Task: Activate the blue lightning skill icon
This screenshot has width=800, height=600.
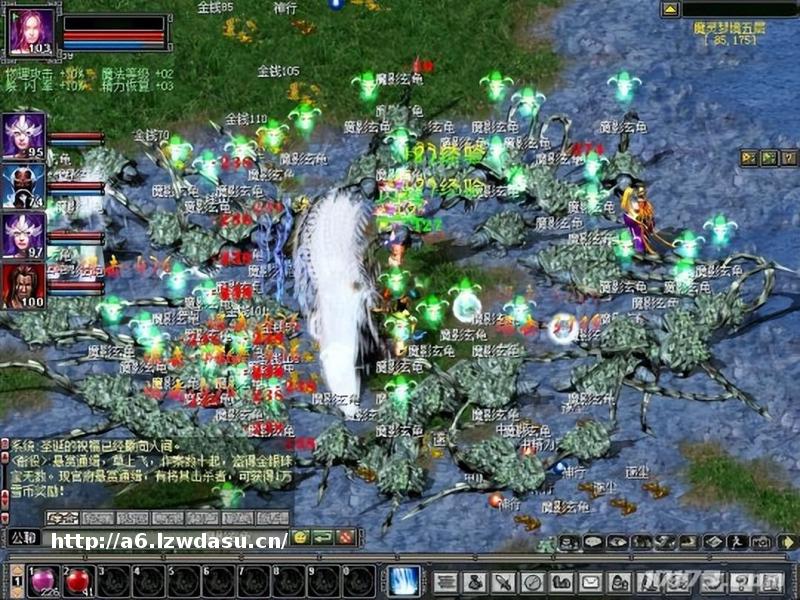Action: click(404, 581)
